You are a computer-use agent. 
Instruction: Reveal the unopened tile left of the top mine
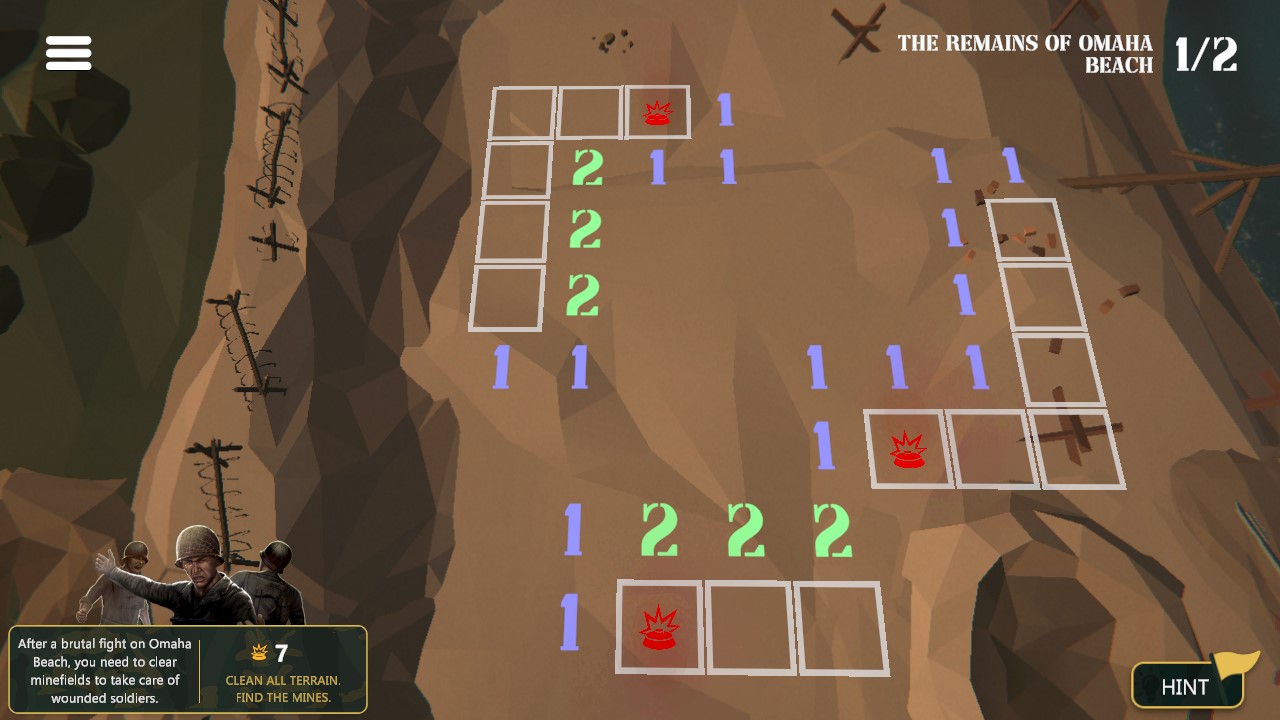[x=590, y=113]
